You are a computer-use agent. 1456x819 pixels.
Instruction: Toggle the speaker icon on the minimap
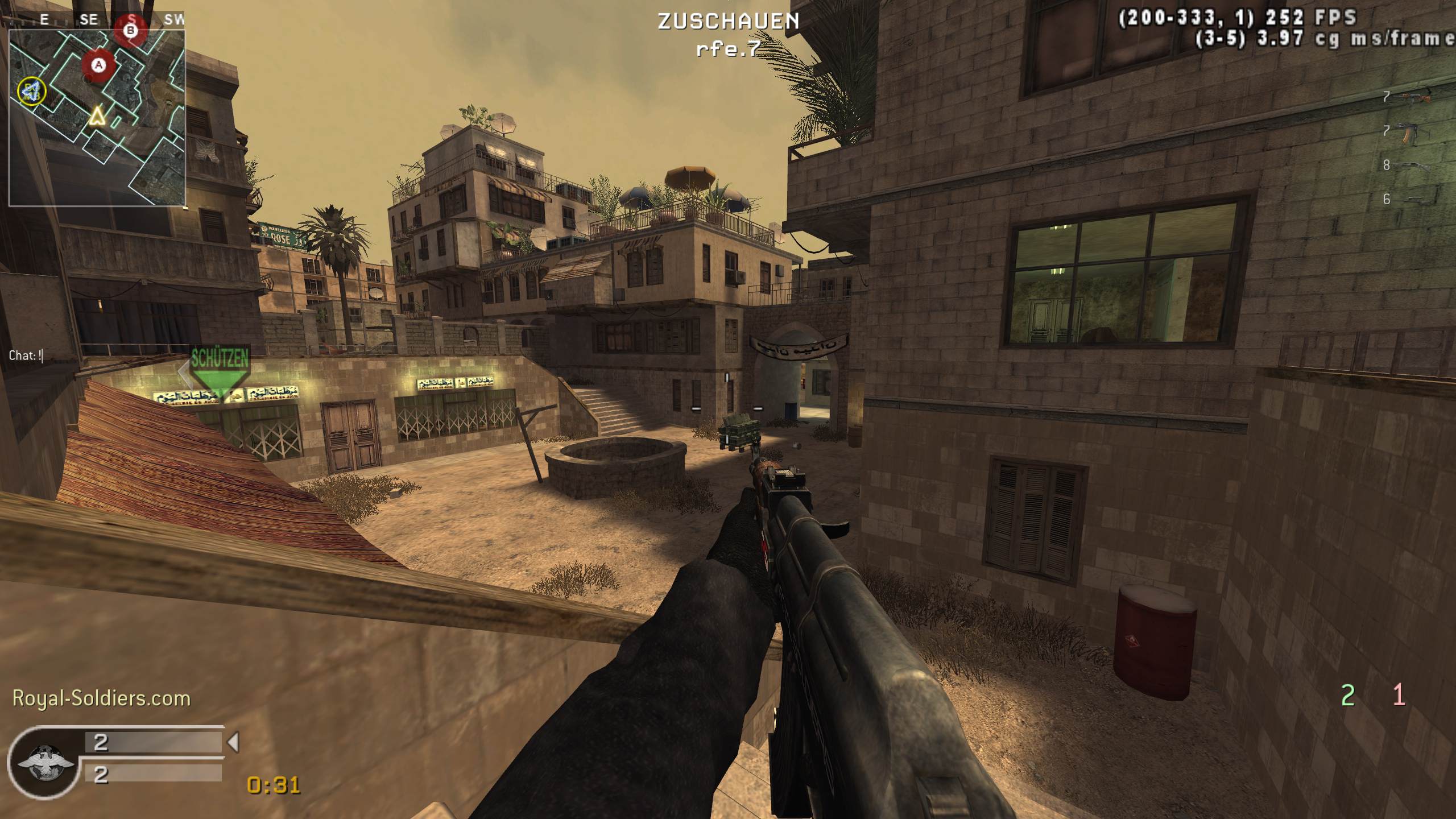[x=33, y=92]
